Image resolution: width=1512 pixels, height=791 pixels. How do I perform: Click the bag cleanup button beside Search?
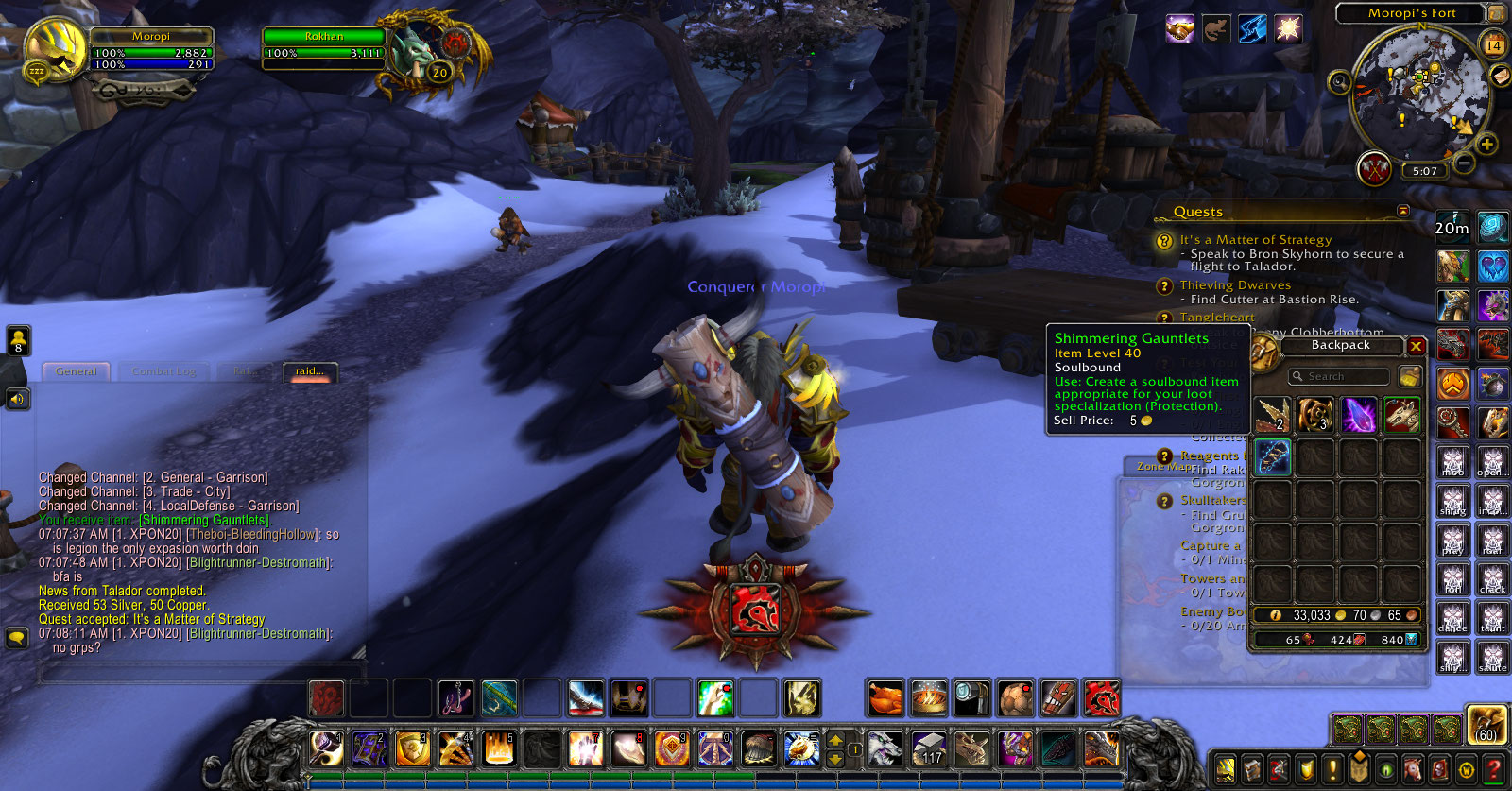point(1409,376)
